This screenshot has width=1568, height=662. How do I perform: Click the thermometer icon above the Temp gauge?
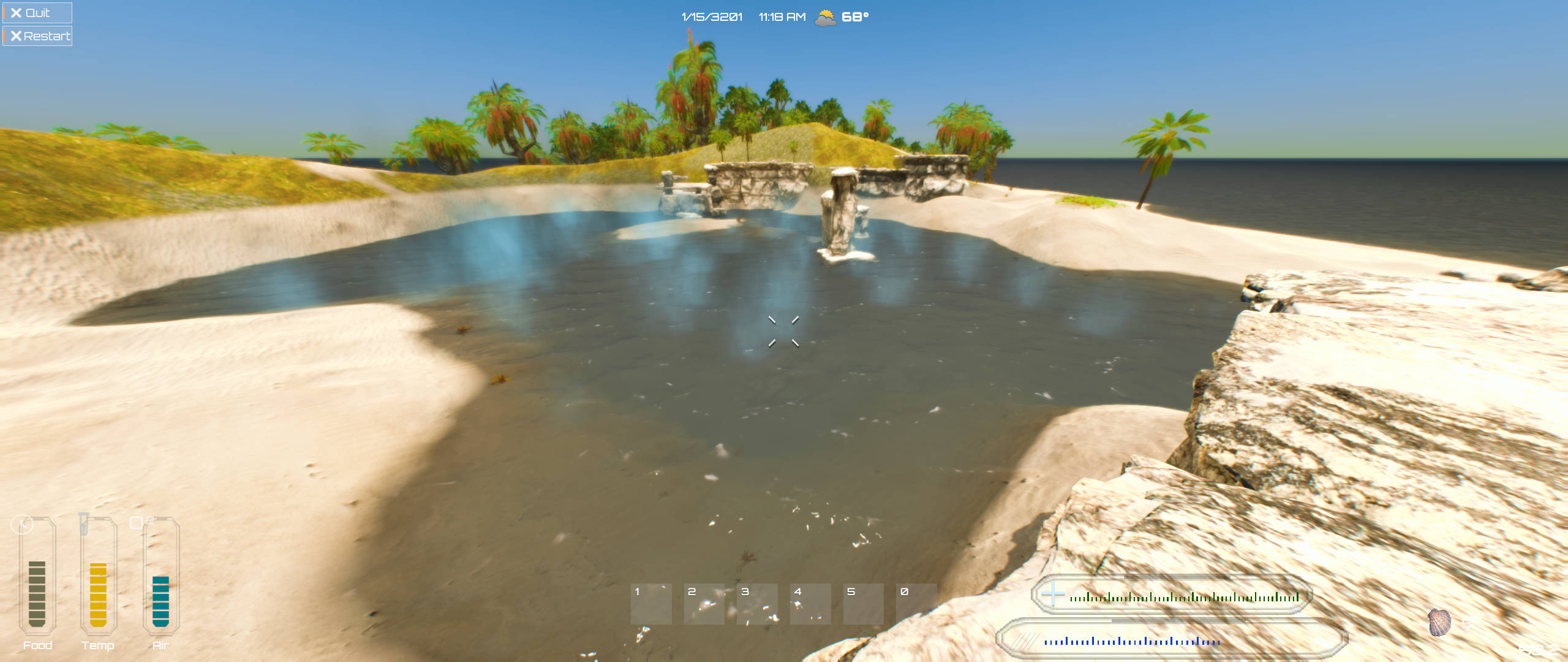click(x=85, y=523)
